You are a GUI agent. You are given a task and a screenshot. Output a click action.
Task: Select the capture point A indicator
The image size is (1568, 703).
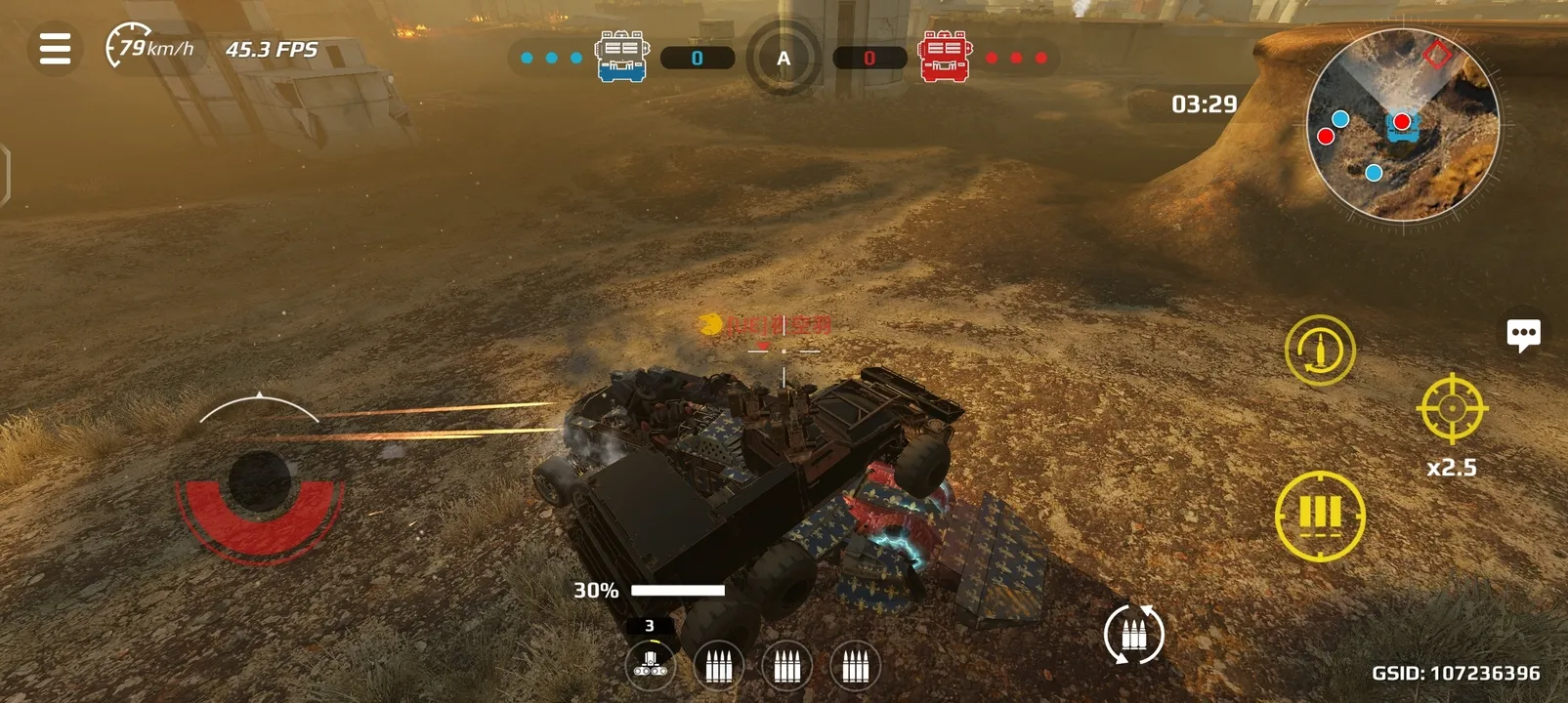[x=782, y=59]
